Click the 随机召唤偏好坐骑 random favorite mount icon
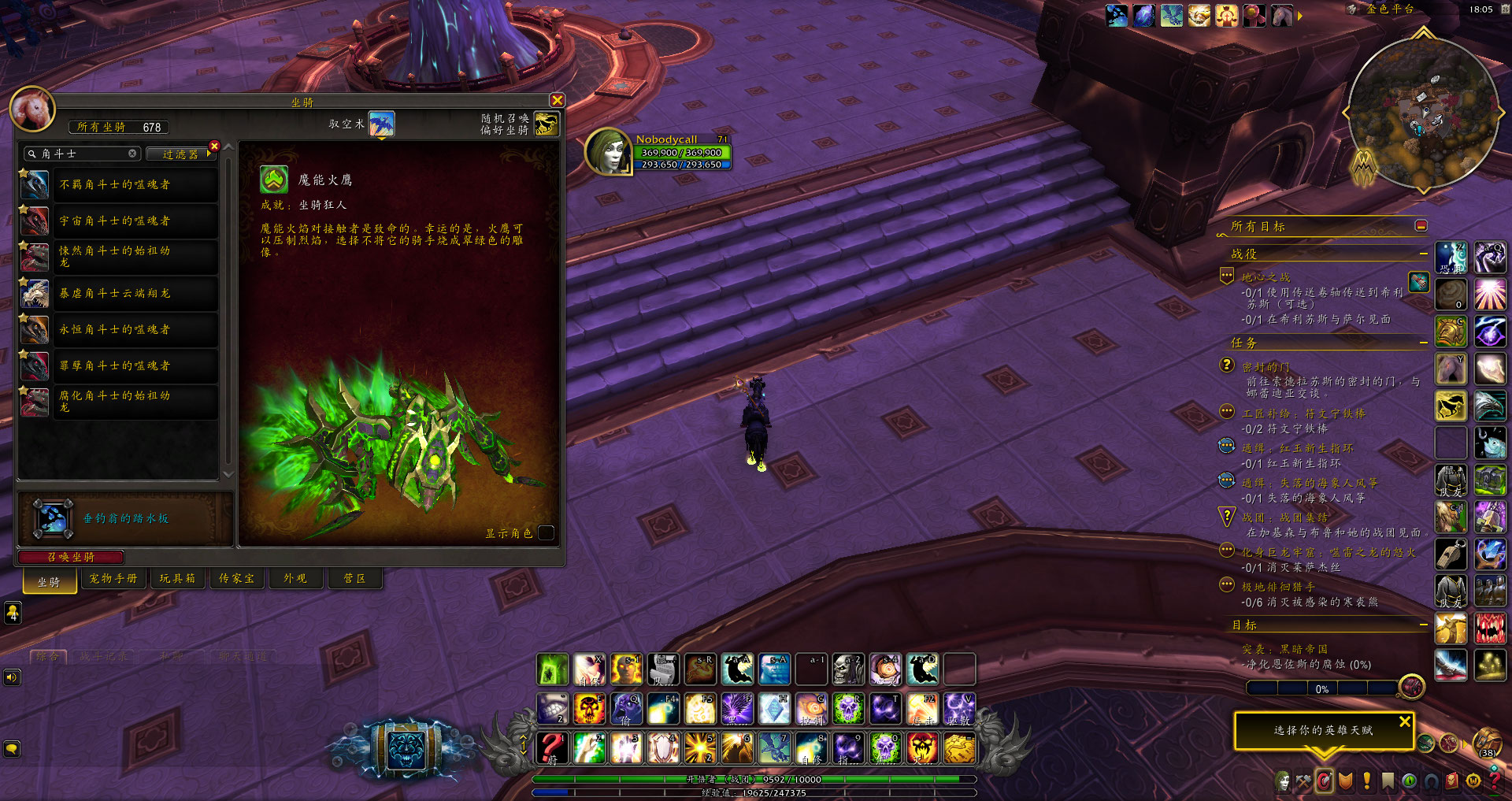 point(546,124)
